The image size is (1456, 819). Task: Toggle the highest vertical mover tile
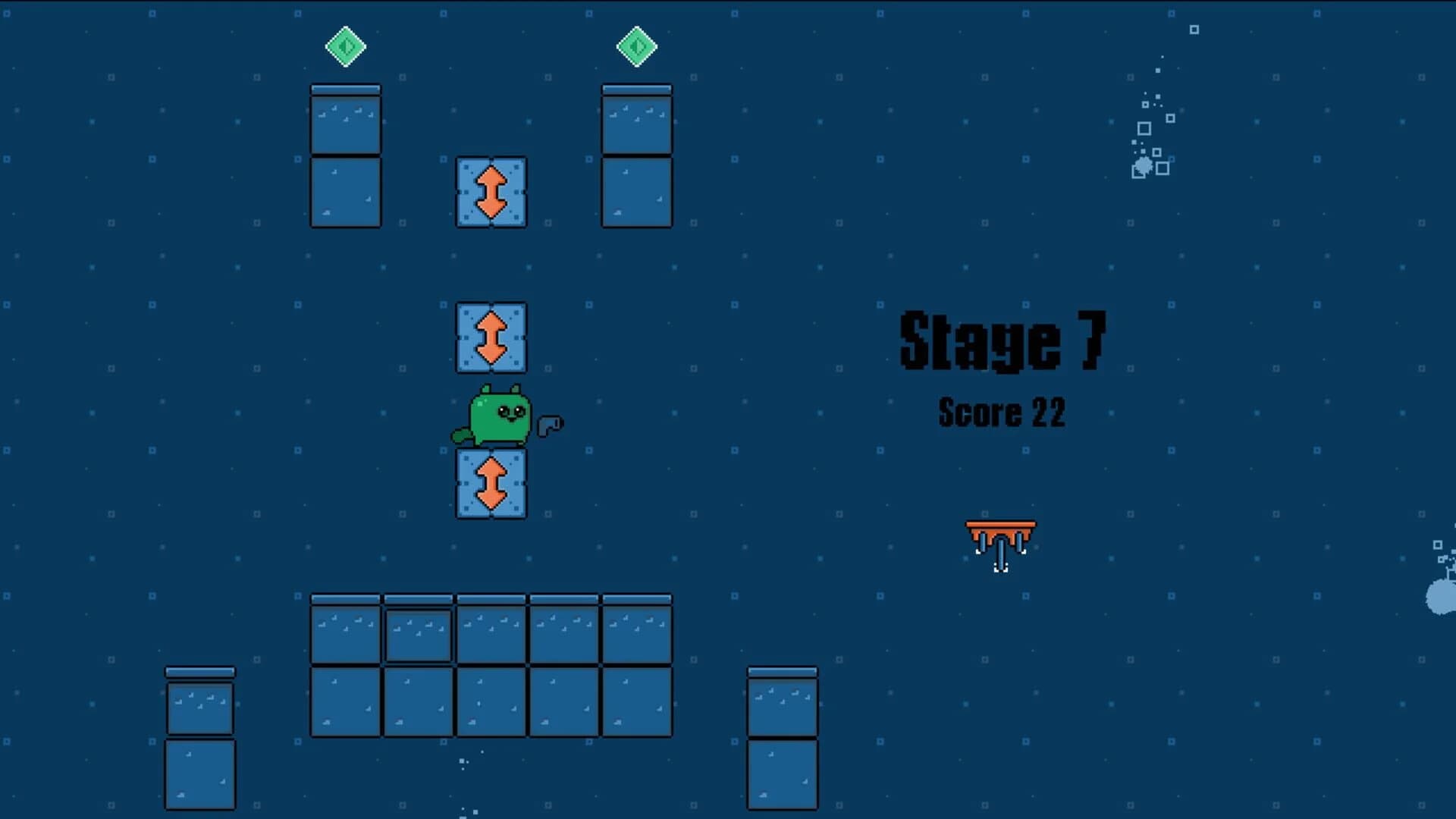point(490,193)
